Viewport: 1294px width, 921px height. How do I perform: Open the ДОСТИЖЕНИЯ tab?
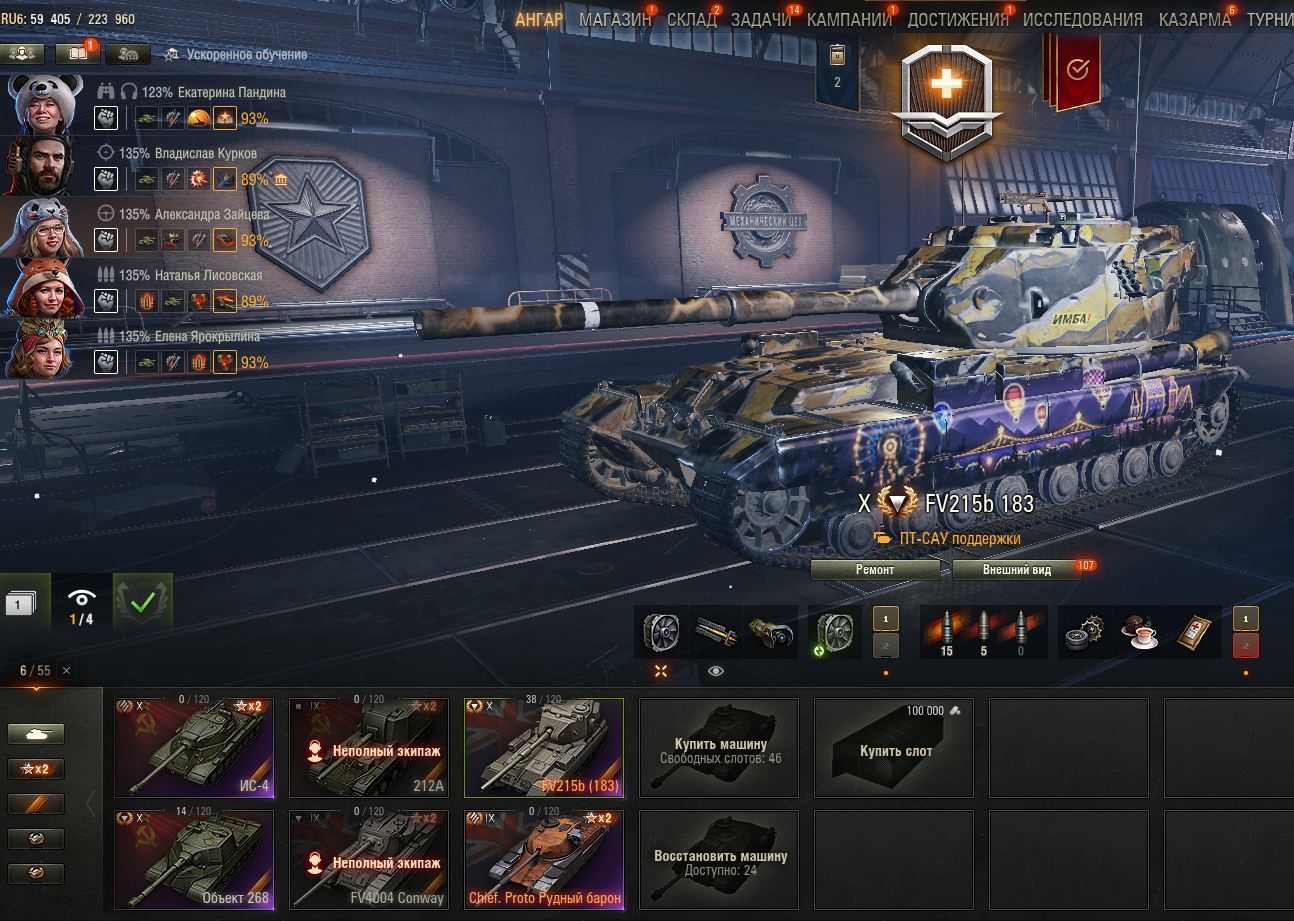[957, 20]
